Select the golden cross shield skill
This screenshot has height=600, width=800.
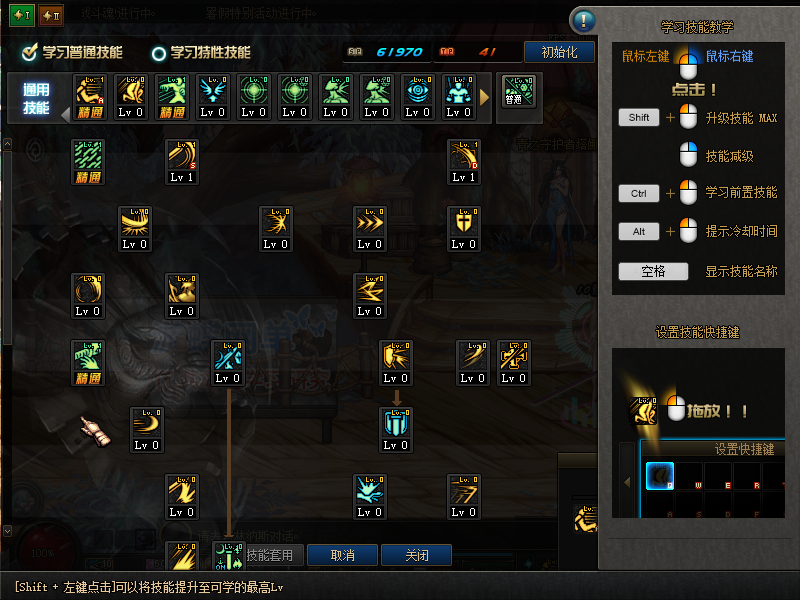click(x=463, y=222)
